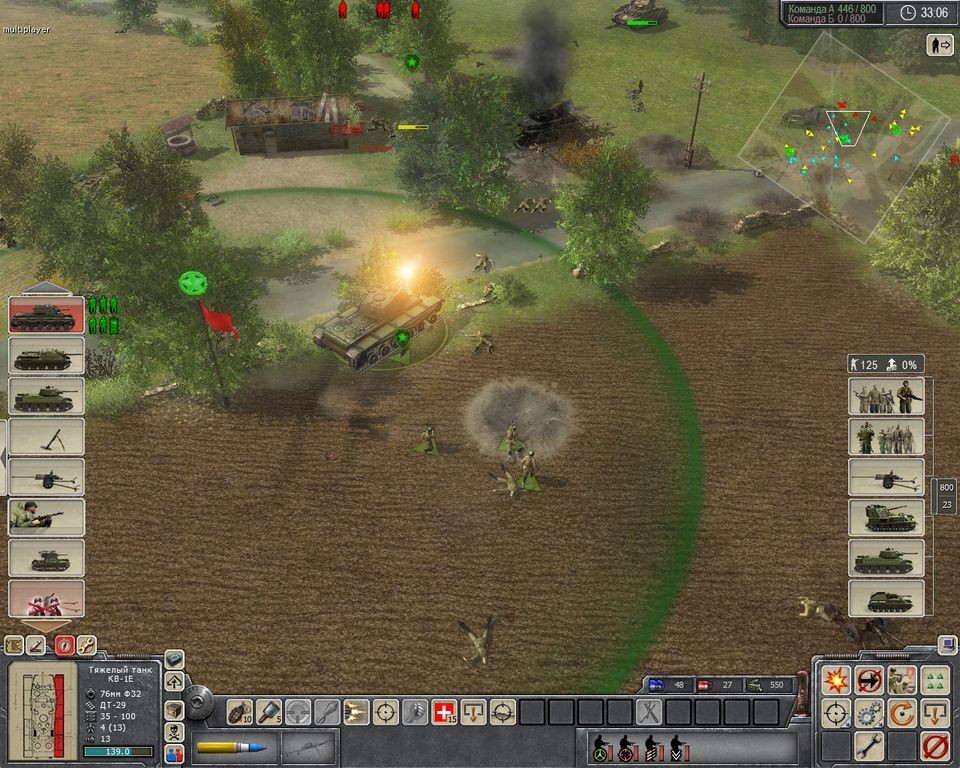Click the skull and crossbones button
This screenshot has height=768, width=960.
(174, 732)
